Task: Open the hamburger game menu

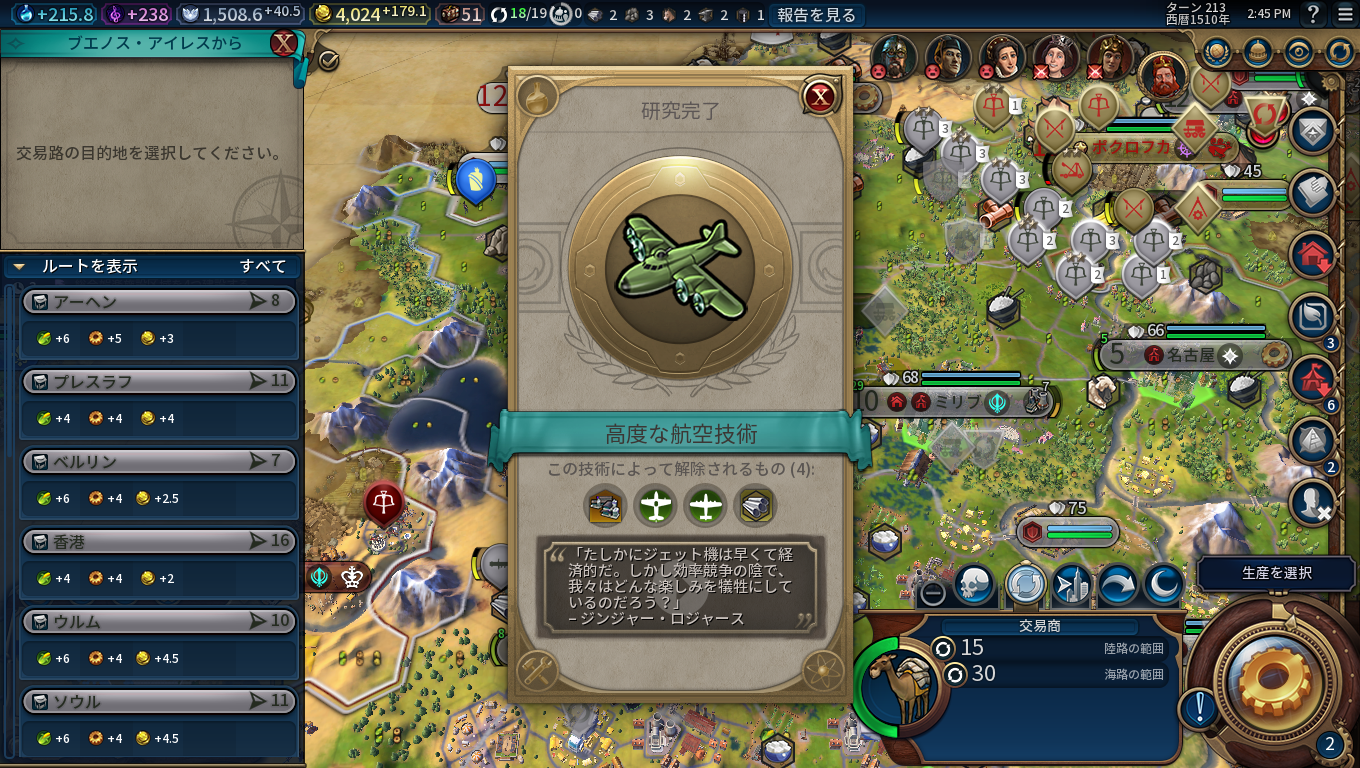Action: pyautogui.click(x=1344, y=14)
